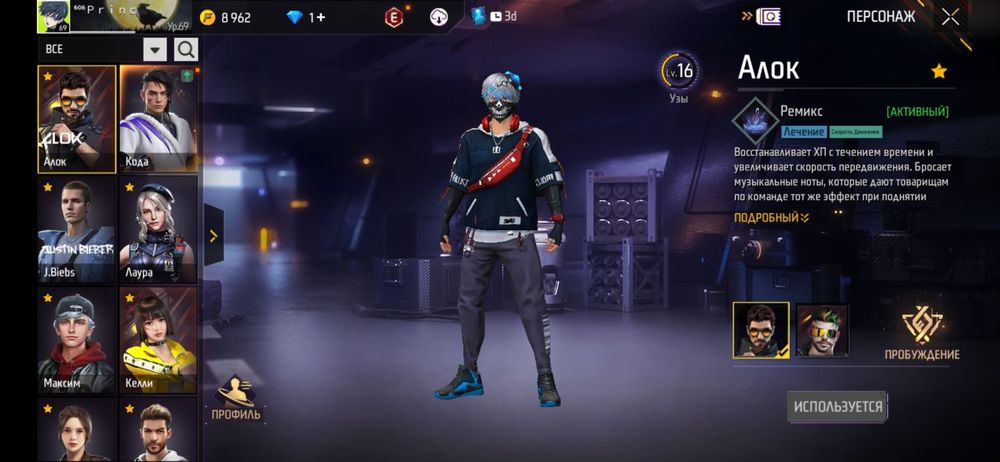Screen dimensions: 1000x462
Task: Show the Подробный skill details
Action: 771,217
